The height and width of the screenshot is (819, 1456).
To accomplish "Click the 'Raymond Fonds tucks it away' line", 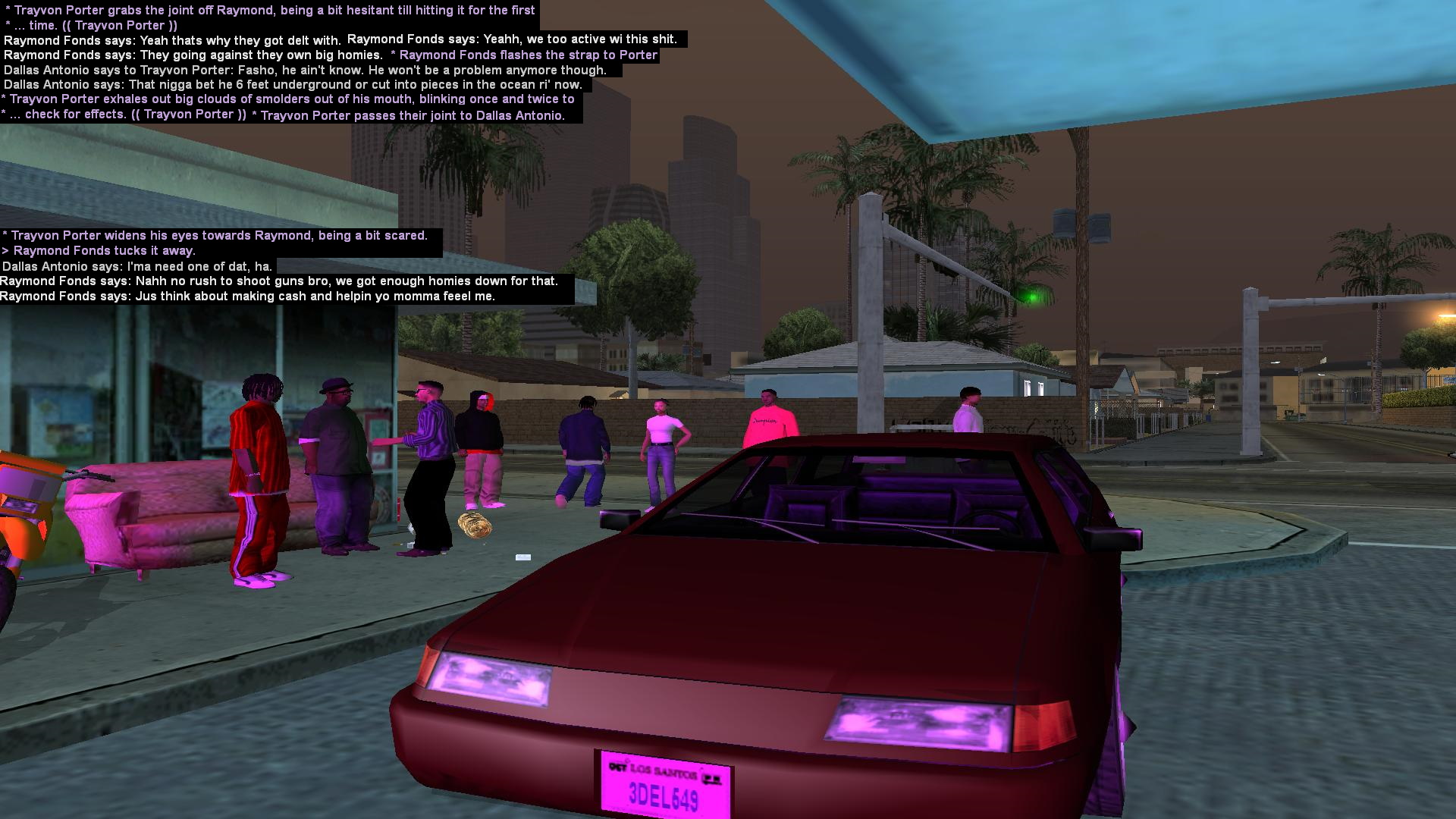I will tap(99, 250).
